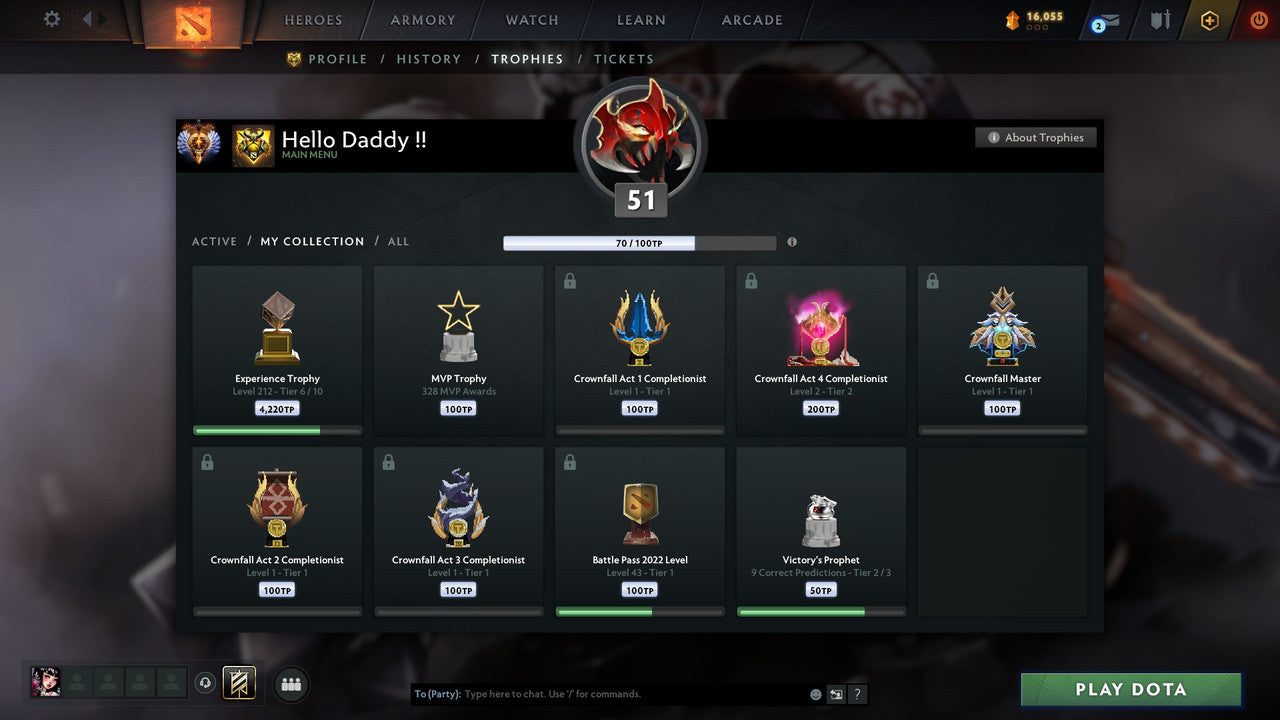Click the 70/100 TP progress bar
Image resolution: width=1280 pixels, height=720 pixels.
pyautogui.click(x=640, y=243)
